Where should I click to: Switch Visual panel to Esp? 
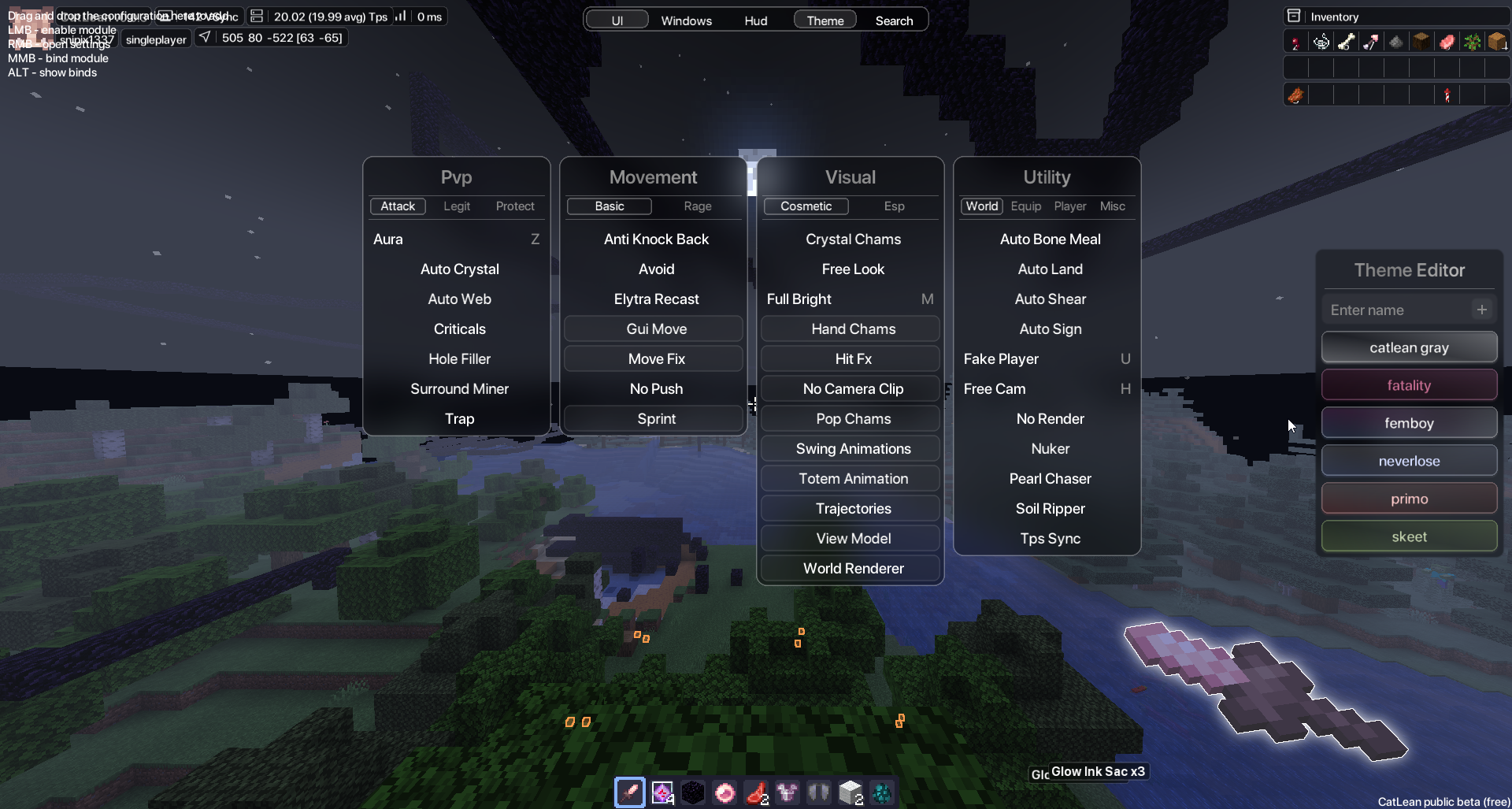click(x=894, y=206)
